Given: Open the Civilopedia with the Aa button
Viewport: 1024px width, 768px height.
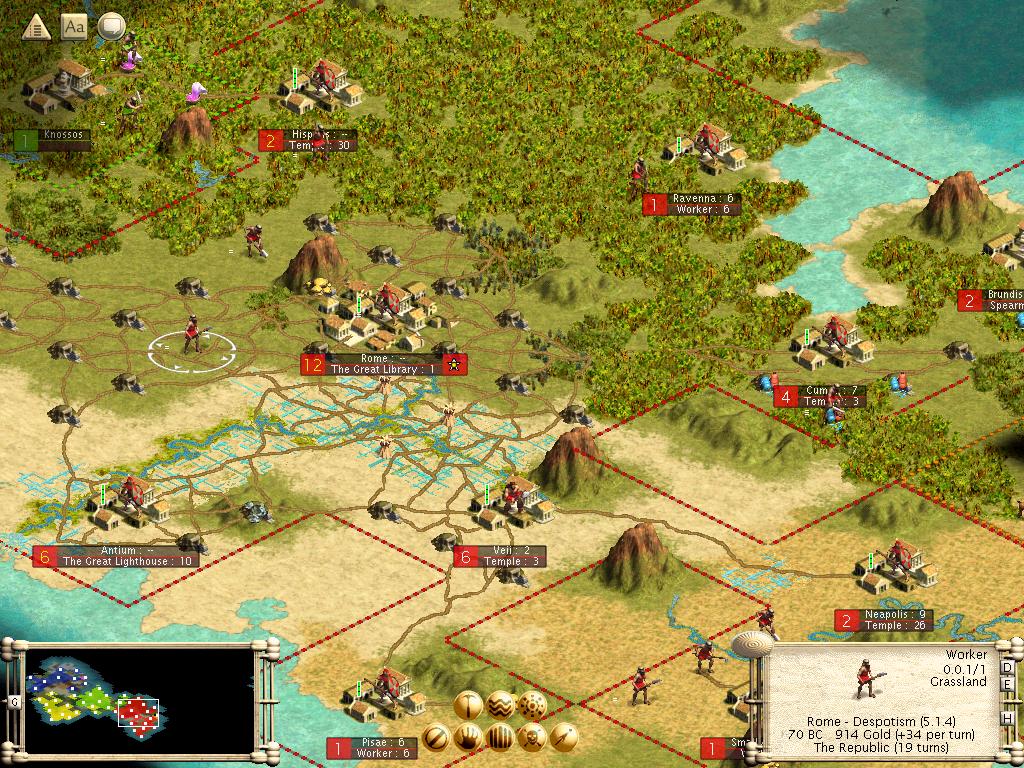Looking at the screenshot, I should (x=74, y=27).
